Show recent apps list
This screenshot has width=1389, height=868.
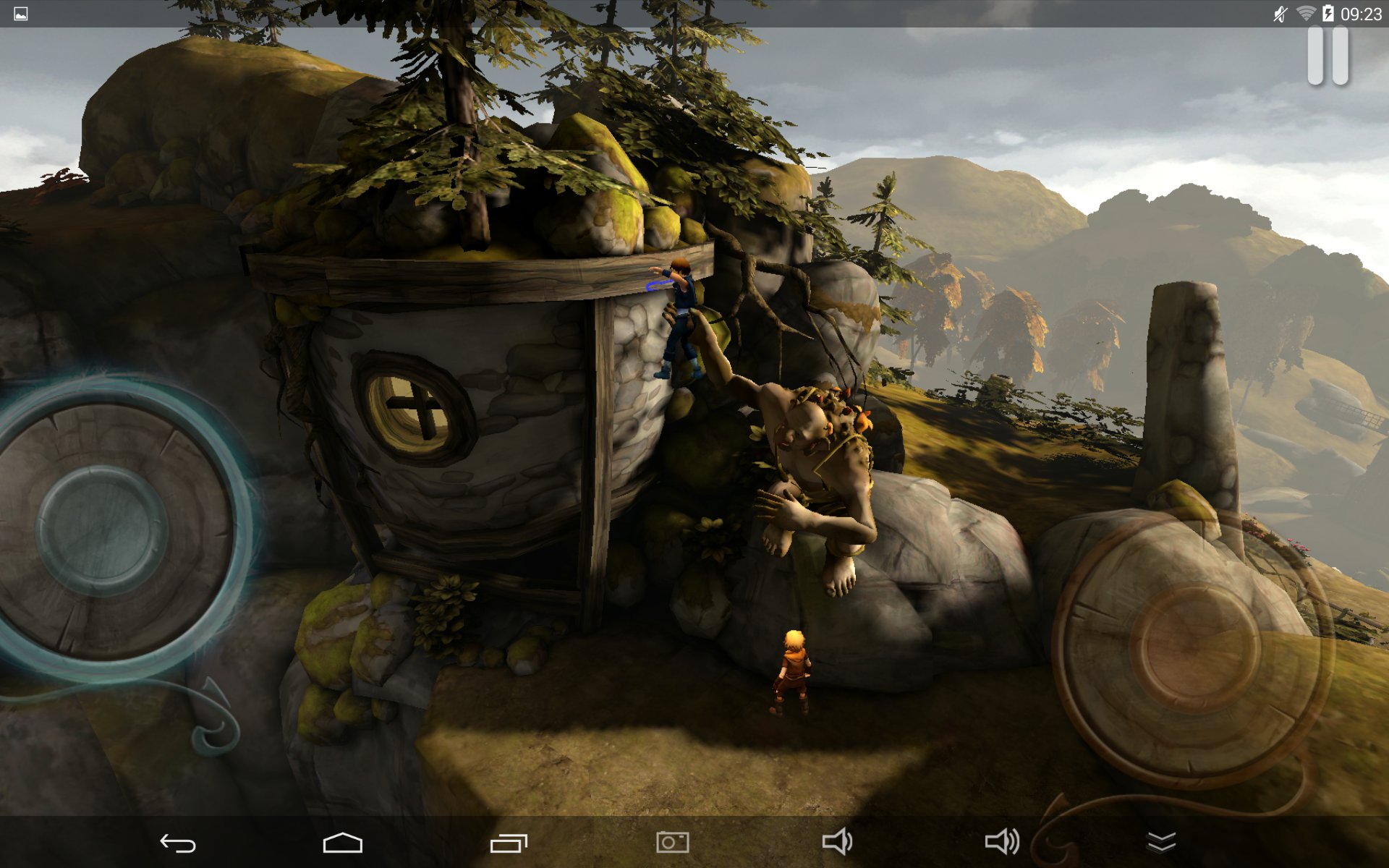click(509, 843)
